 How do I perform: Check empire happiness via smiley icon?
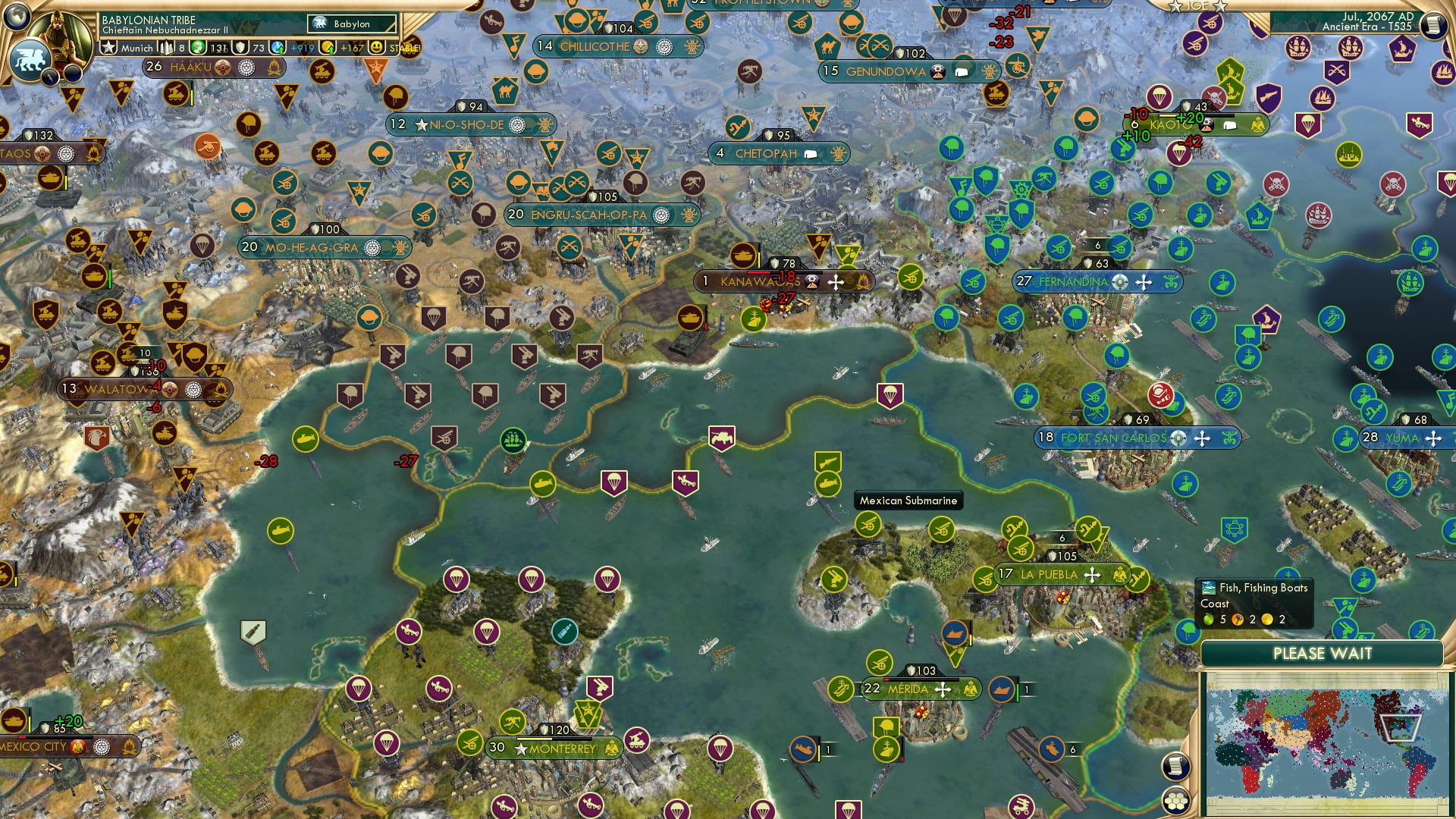pyautogui.click(x=376, y=47)
